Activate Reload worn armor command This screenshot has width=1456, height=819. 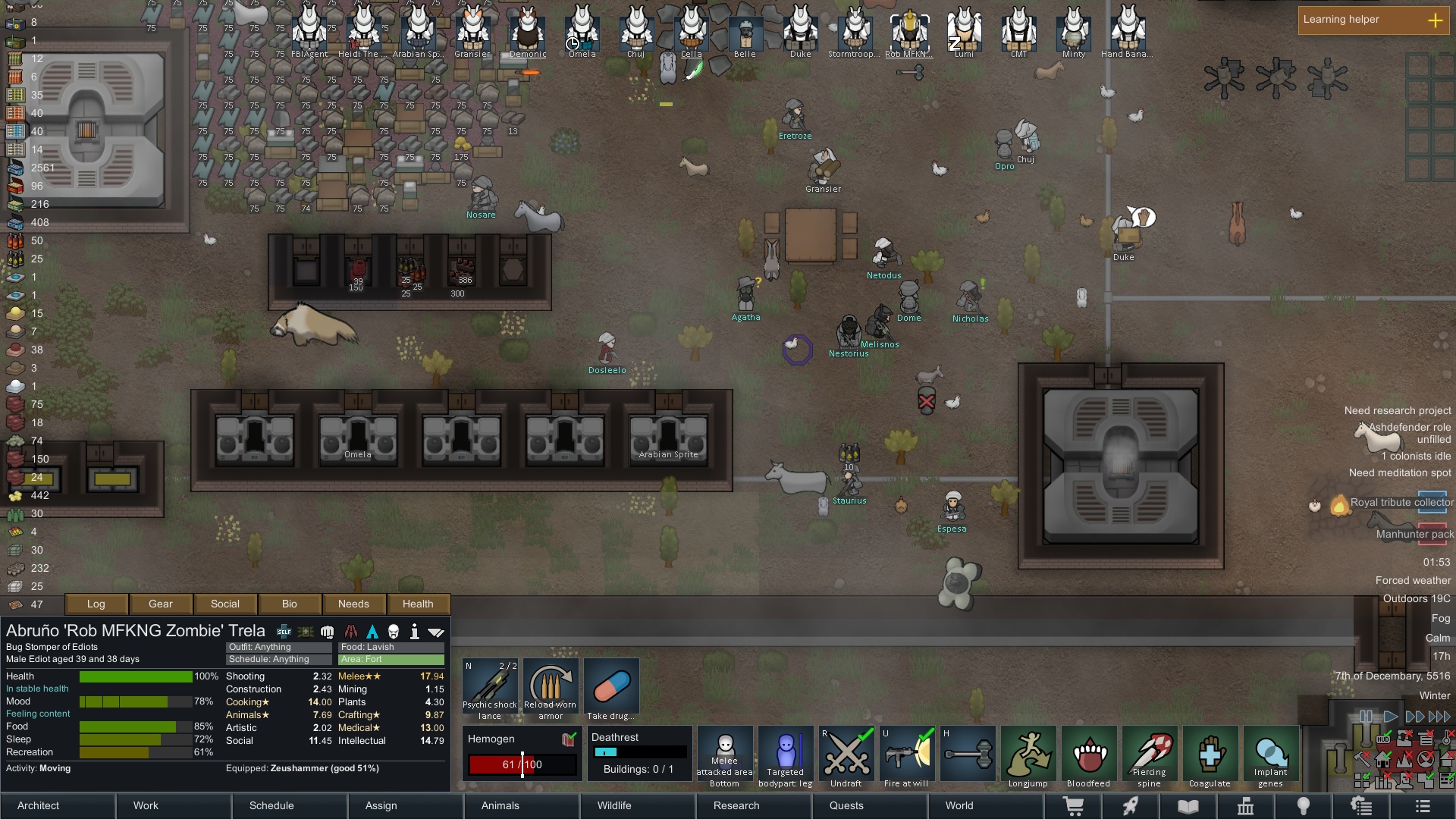551,686
